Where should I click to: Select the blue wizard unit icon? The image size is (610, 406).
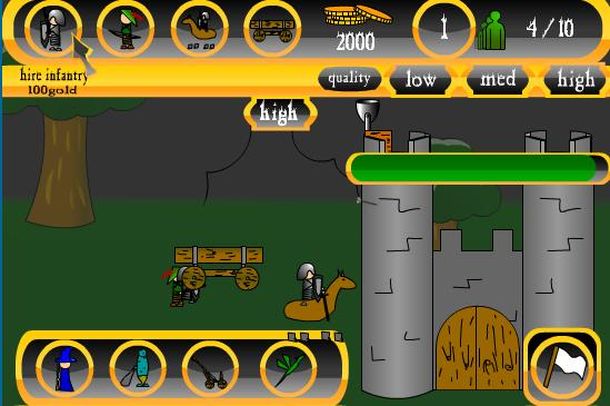click(x=62, y=368)
